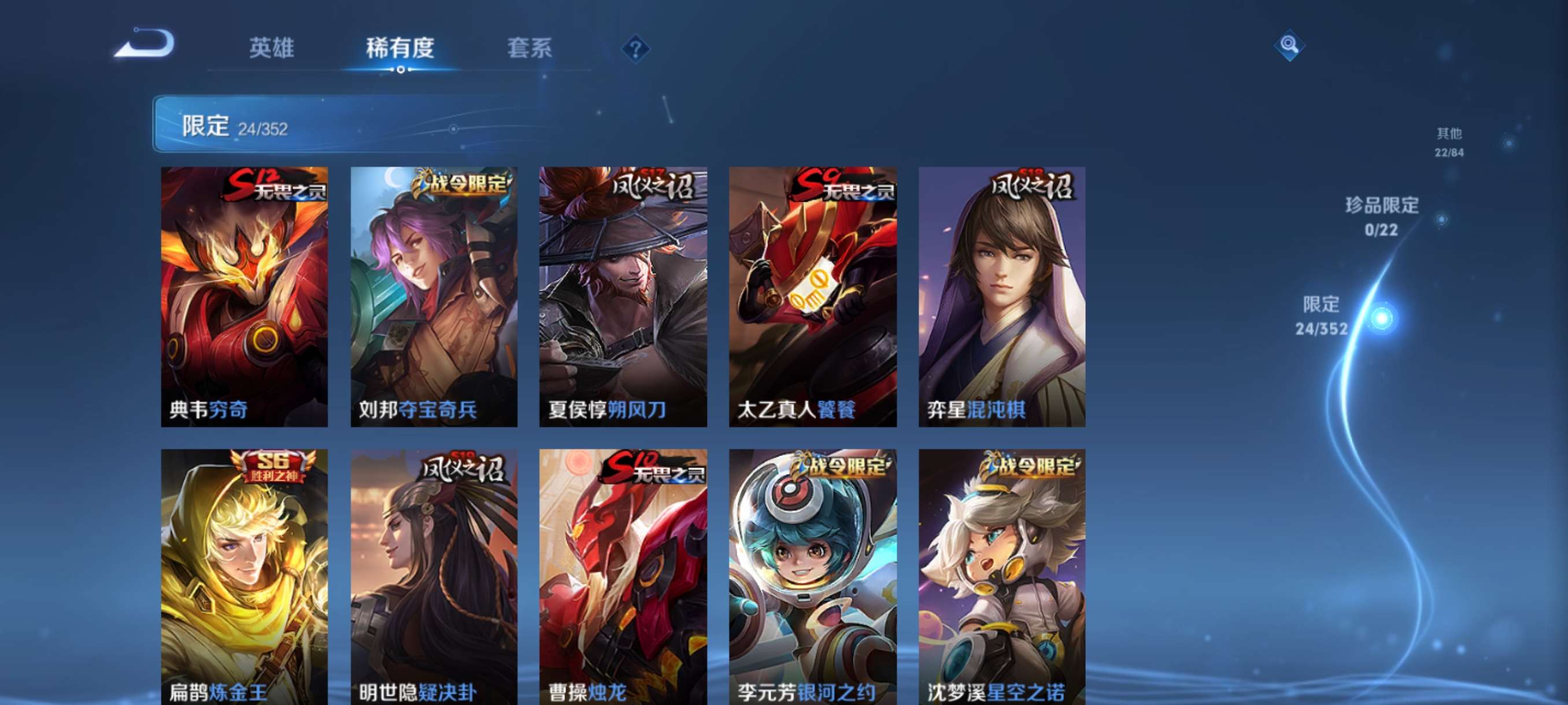The height and width of the screenshot is (705, 1568).
Task: Open the search magnifier icon
Action: [1290, 46]
